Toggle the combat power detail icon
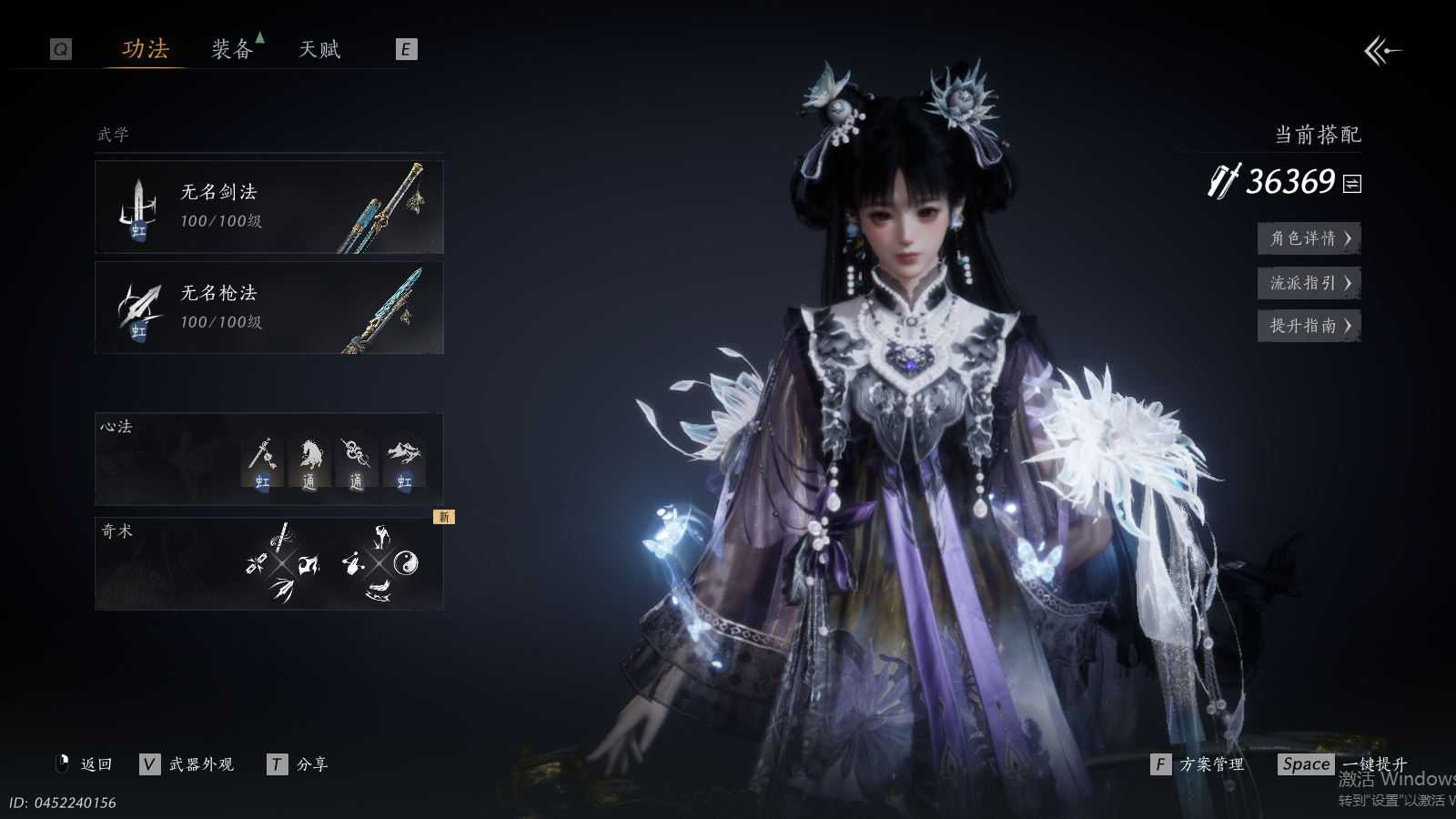Viewport: 1456px width, 819px height. point(1353,184)
